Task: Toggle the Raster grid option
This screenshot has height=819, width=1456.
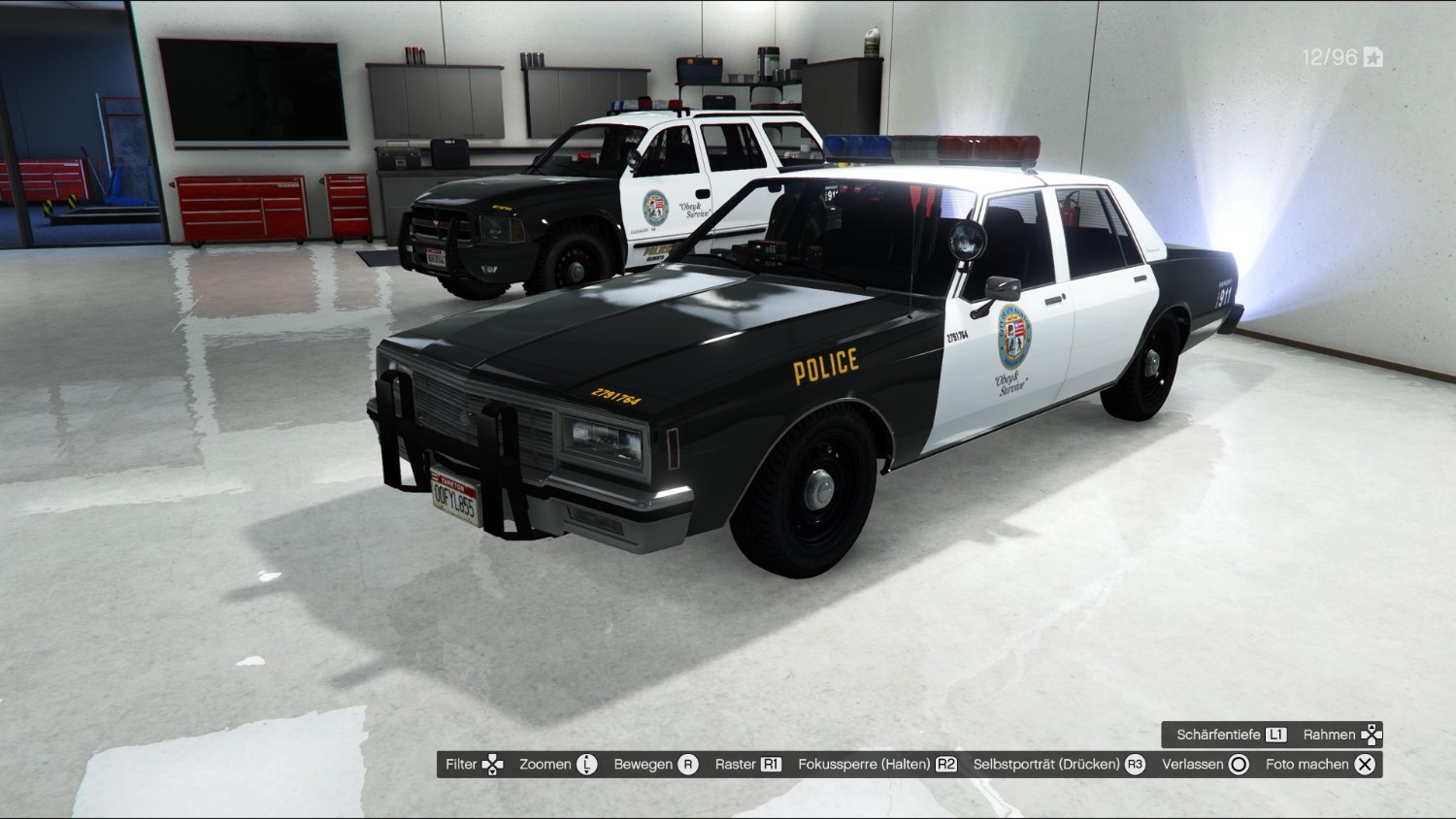Action: [747, 765]
